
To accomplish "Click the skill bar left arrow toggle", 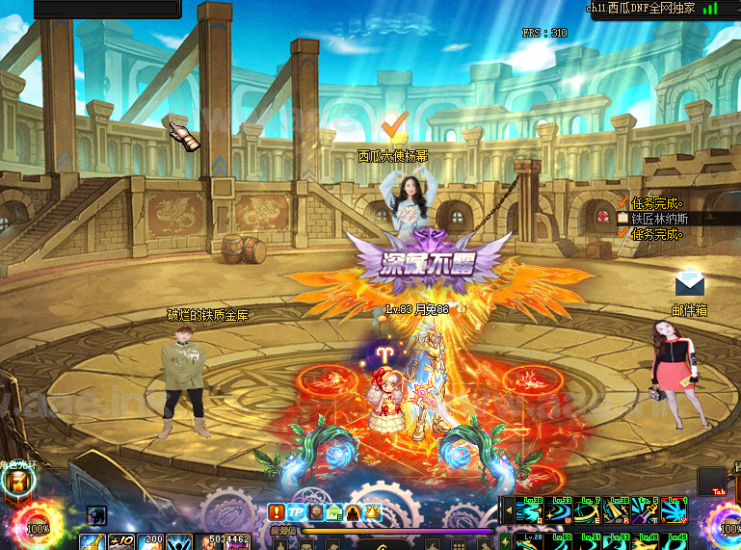I will pyautogui.click(x=506, y=510).
